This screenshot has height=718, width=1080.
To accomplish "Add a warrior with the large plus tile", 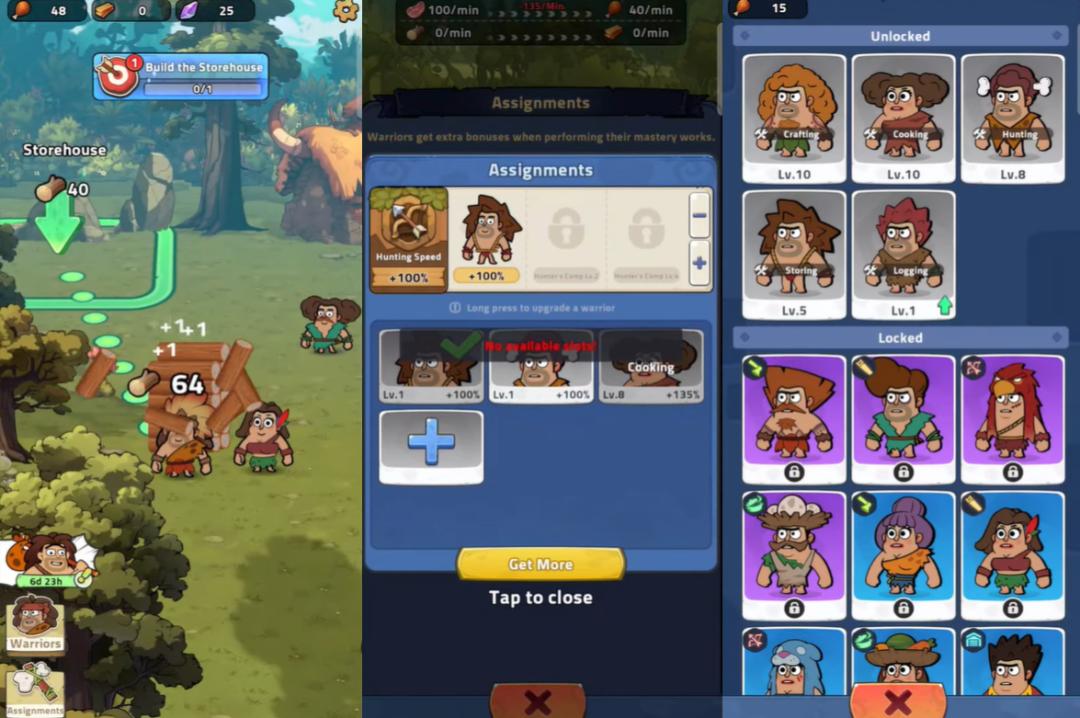I will 431,445.
